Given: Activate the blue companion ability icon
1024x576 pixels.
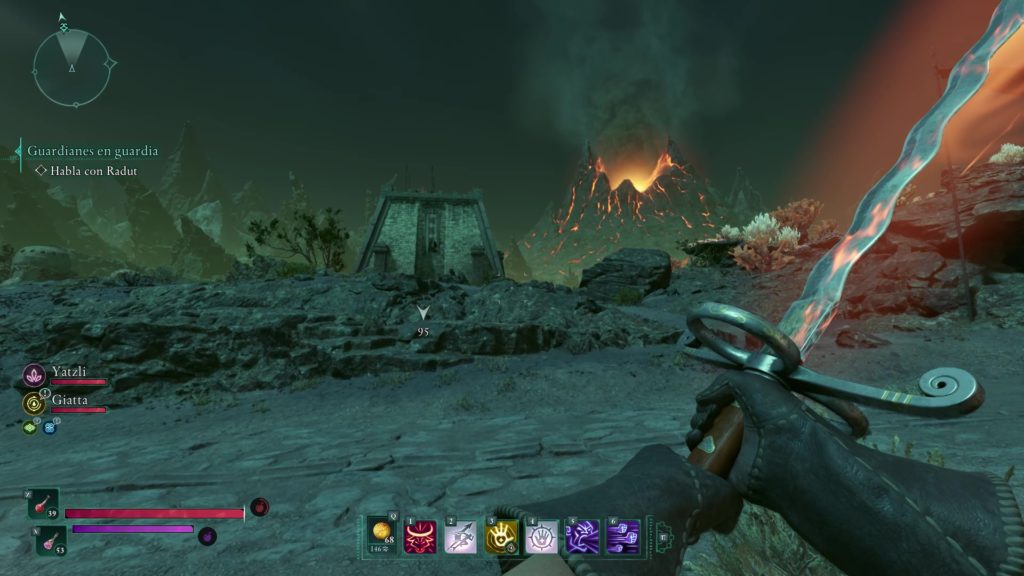Looking at the screenshot, I should point(49,428).
